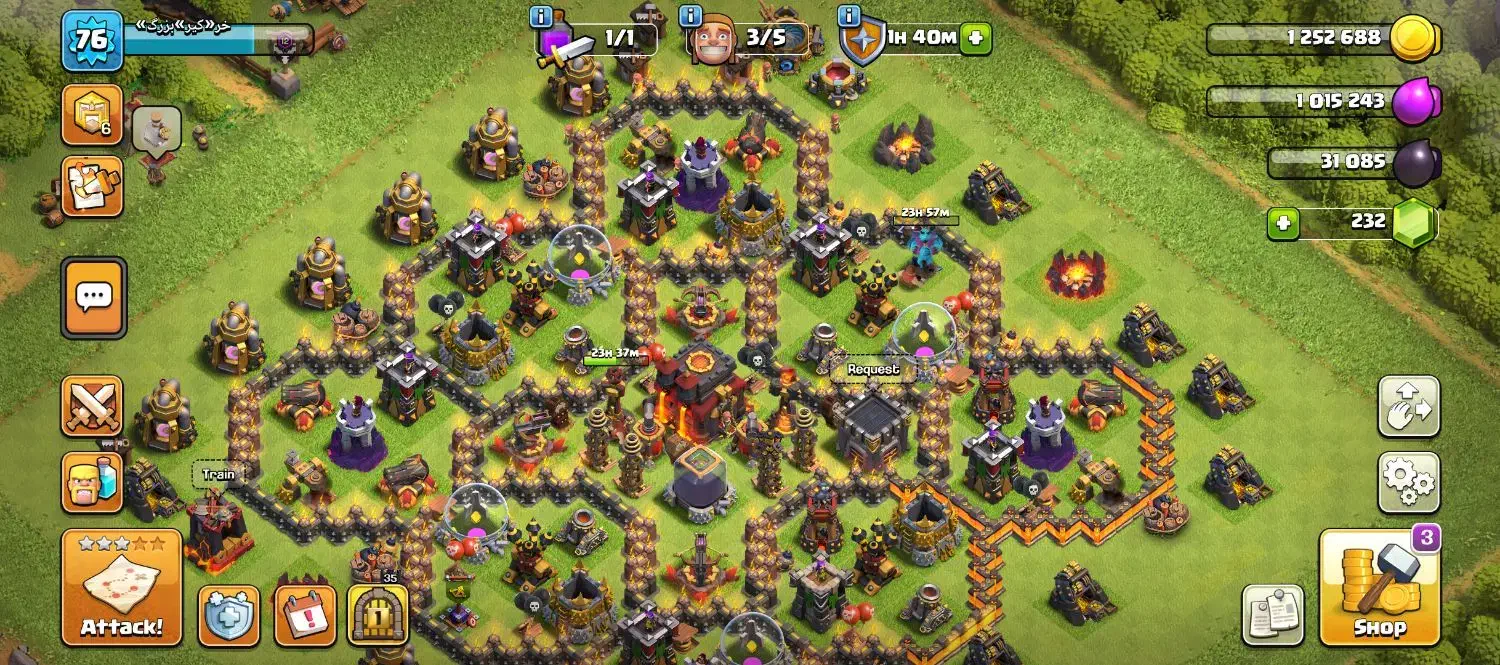Open the Gold Pass gate icon
Screen dimensions: 1500x665
[378, 614]
